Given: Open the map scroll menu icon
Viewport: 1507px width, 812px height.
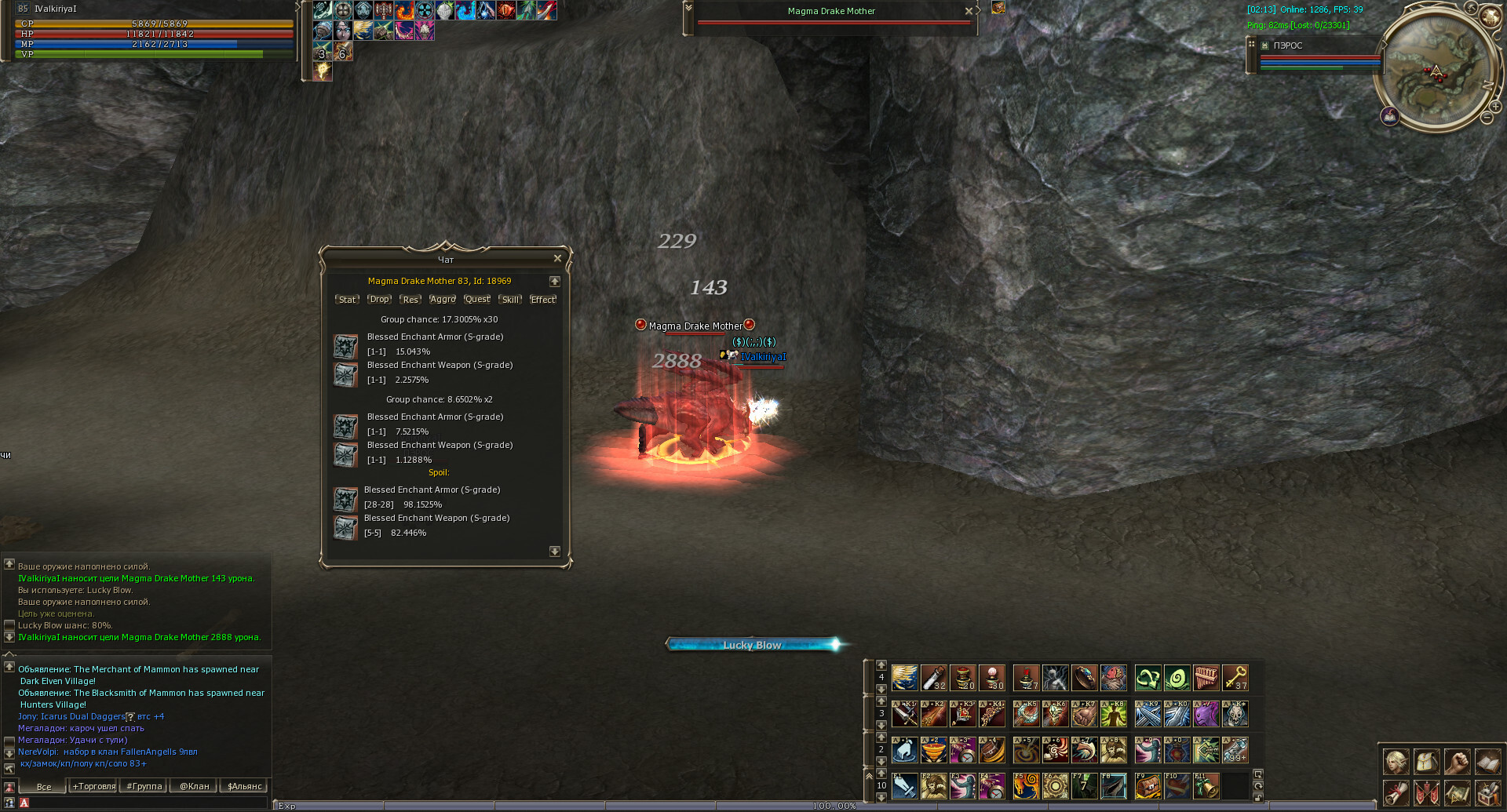Looking at the screenshot, I should pos(1457,793).
